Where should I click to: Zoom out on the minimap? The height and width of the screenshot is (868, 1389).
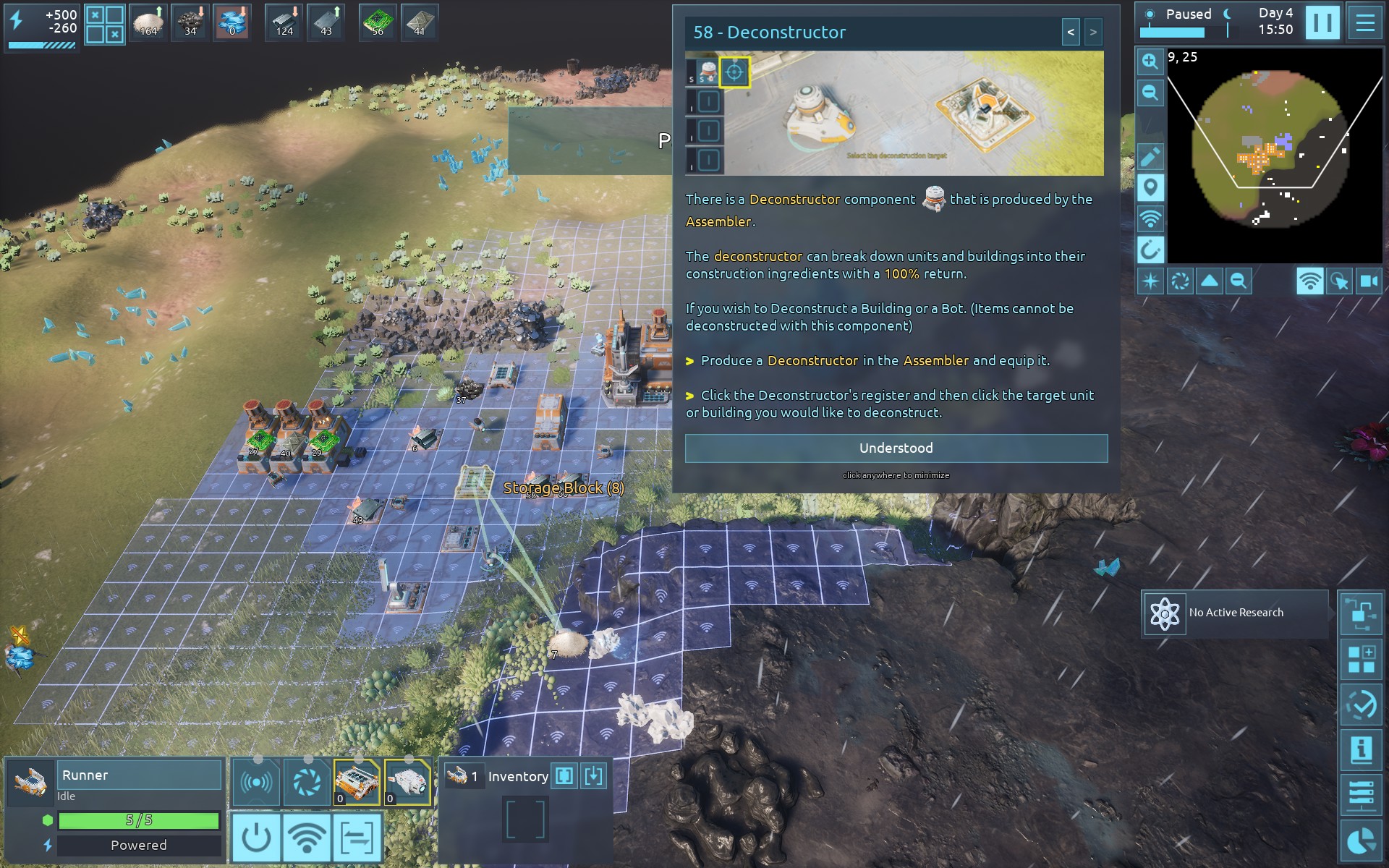click(1150, 93)
